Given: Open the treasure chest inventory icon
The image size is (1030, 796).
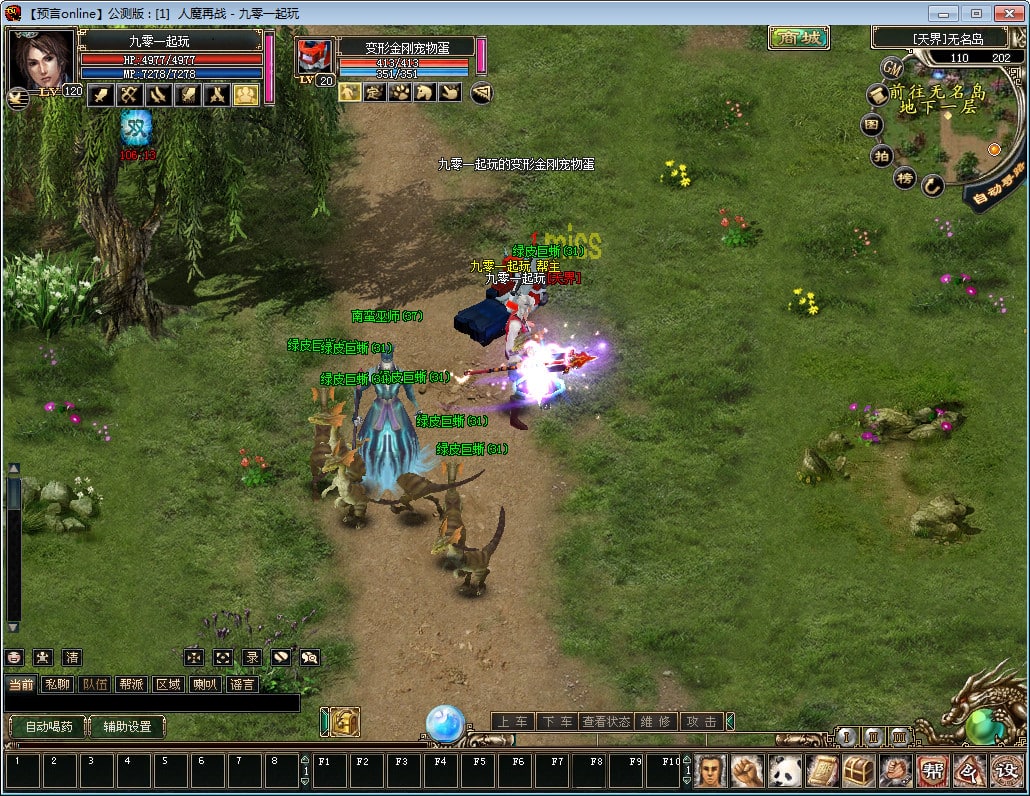Looking at the screenshot, I should (x=859, y=771).
